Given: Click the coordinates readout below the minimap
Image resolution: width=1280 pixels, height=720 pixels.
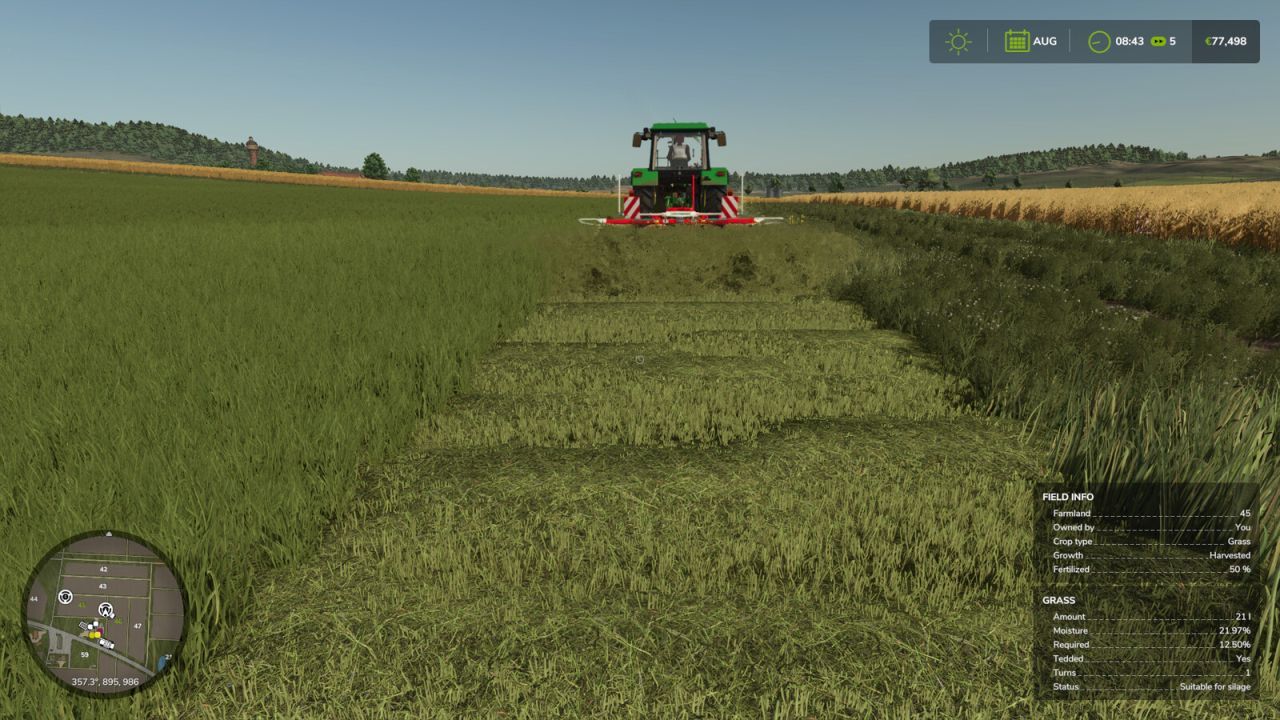Looking at the screenshot, I should (105, 680).
